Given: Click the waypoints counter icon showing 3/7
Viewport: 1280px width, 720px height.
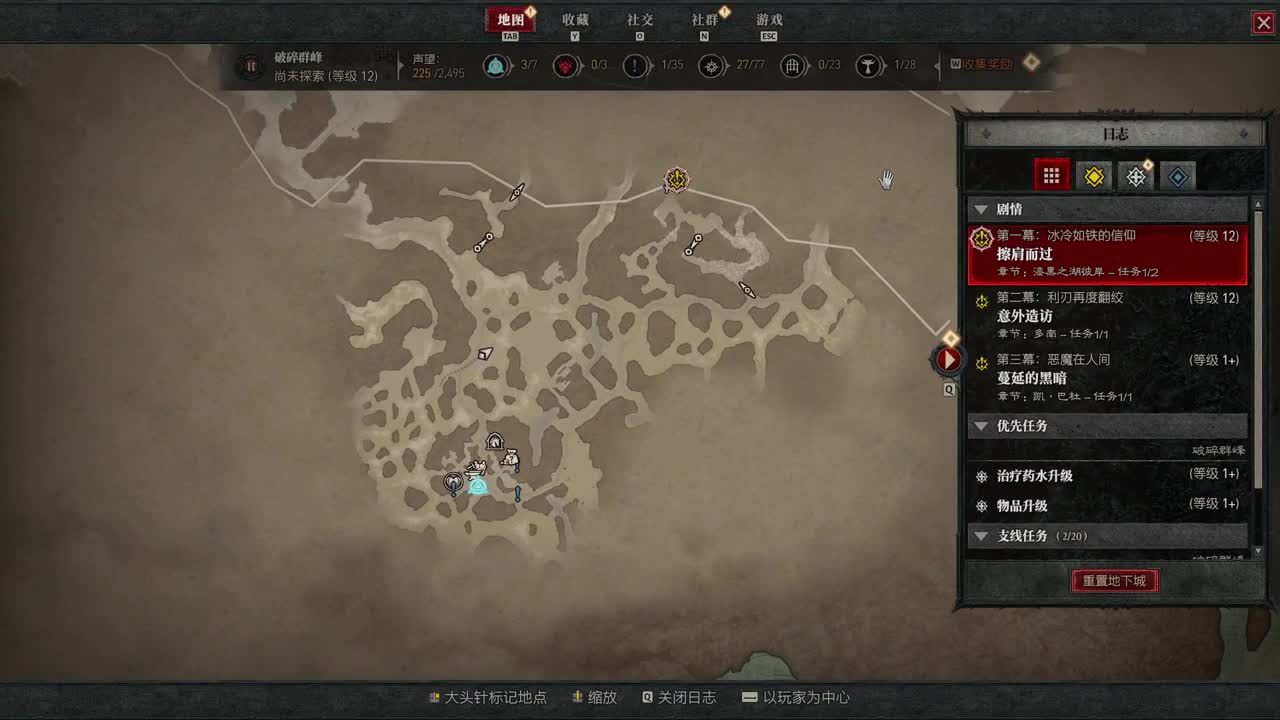Looking at the screenshot, I should point(497,66).
